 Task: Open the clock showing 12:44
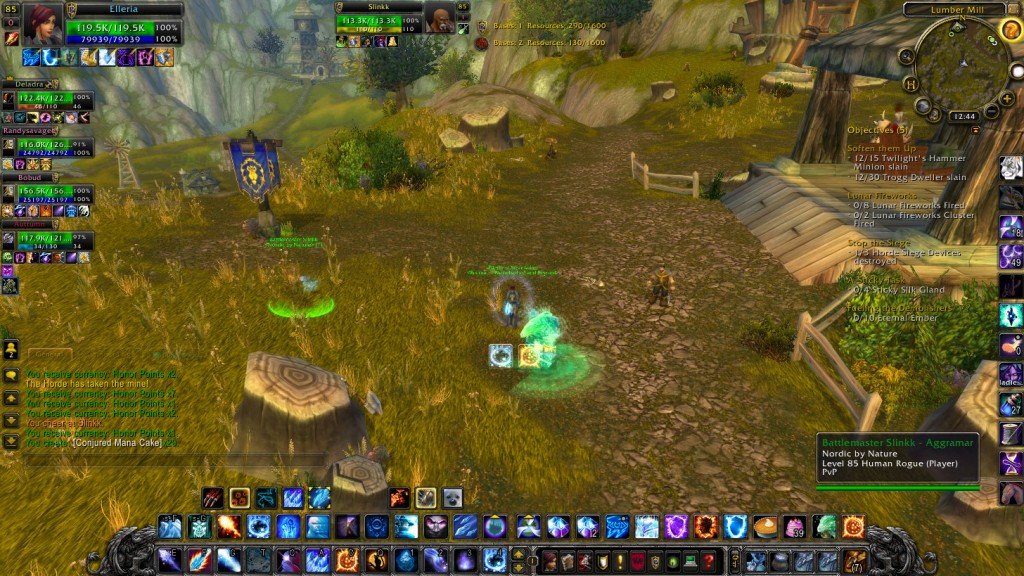[x=964, y=117]
